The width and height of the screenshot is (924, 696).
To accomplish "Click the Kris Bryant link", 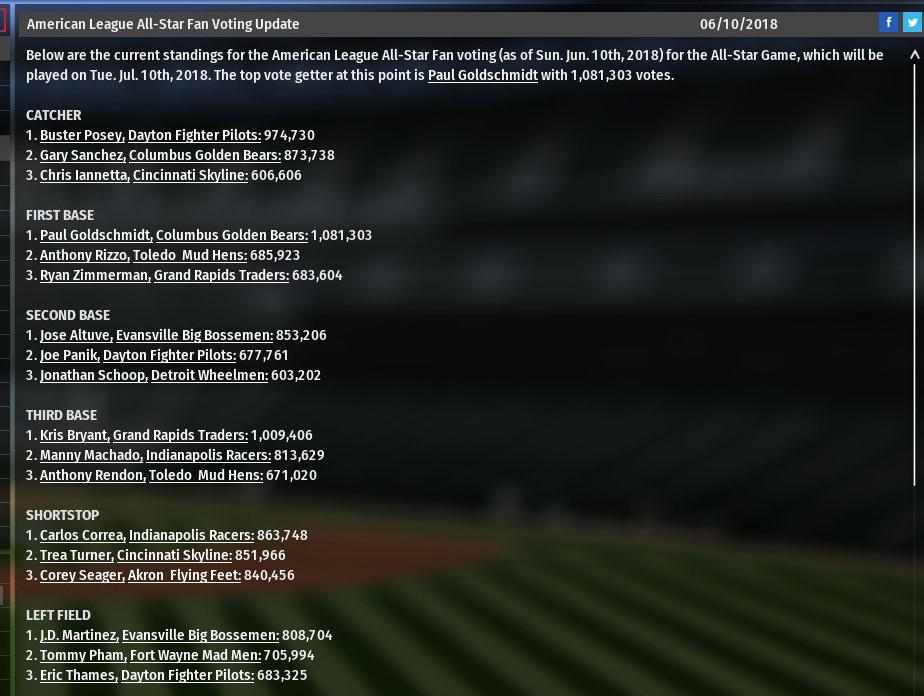I will point(73,435).
